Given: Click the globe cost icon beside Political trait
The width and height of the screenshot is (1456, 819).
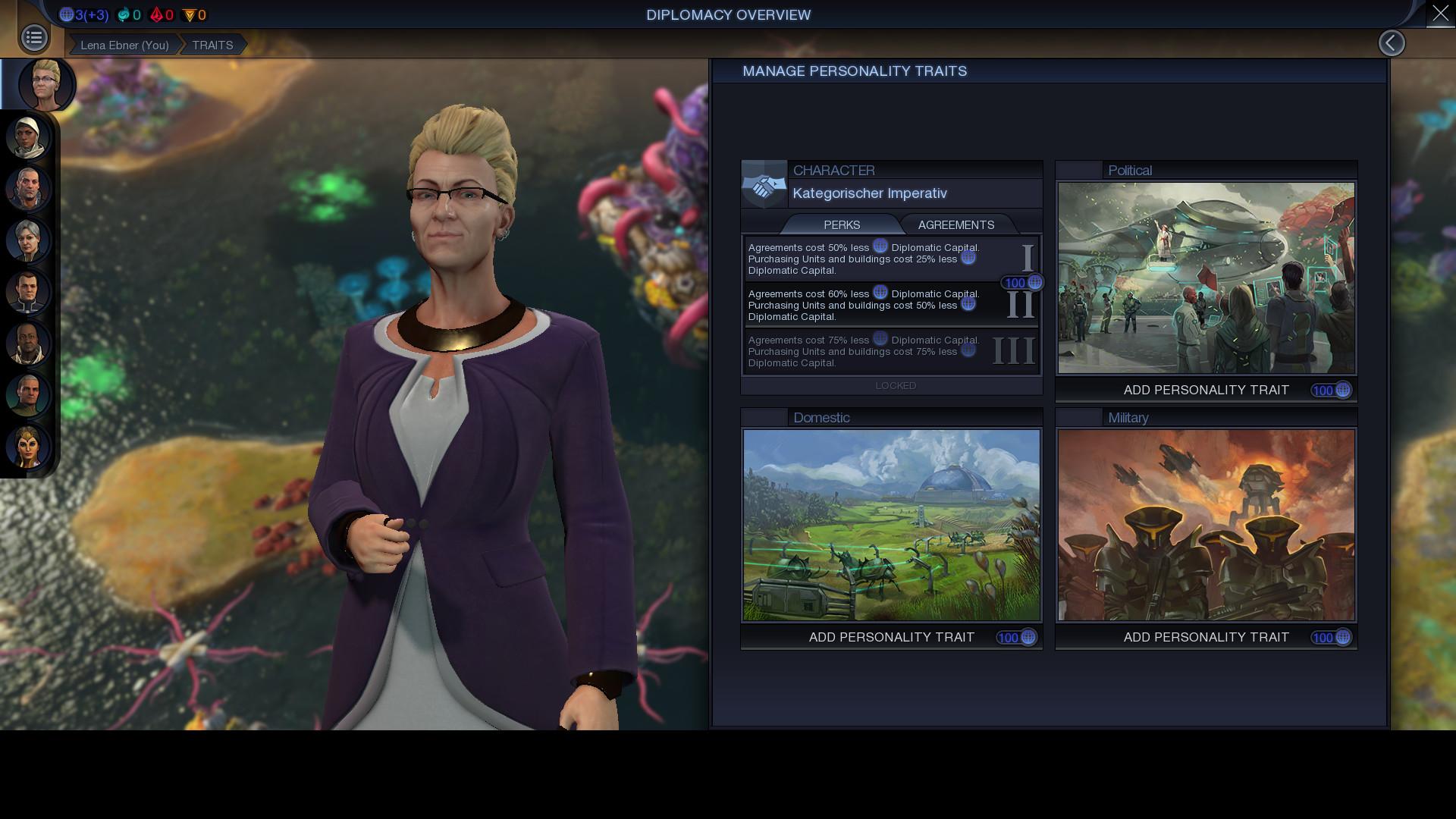Looking at the screenshot, I should [x=1342, y=391].
